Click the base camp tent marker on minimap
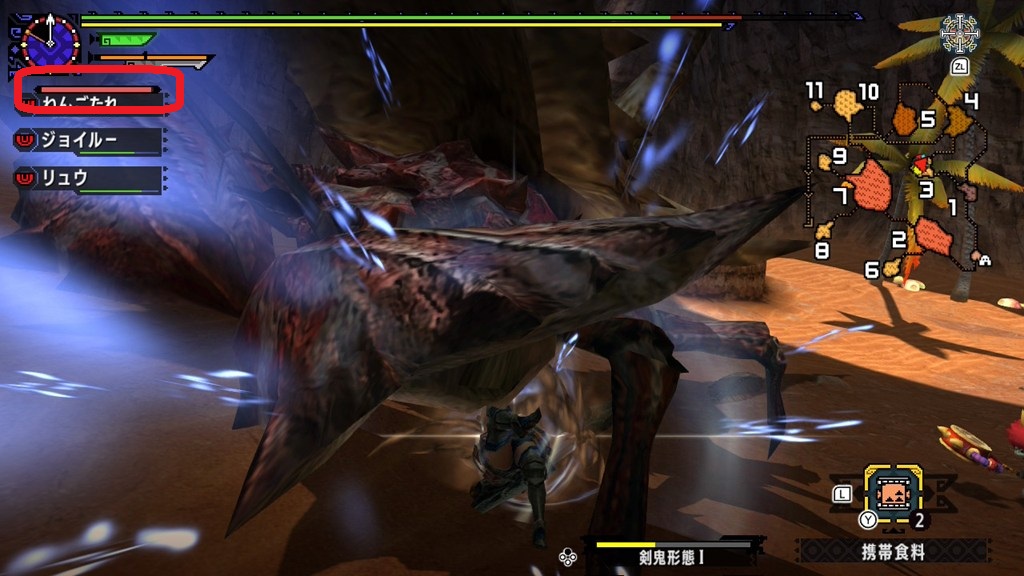The height and width of the screenshot is (576, 1024). pyautogui.click(x=986, y=261)
